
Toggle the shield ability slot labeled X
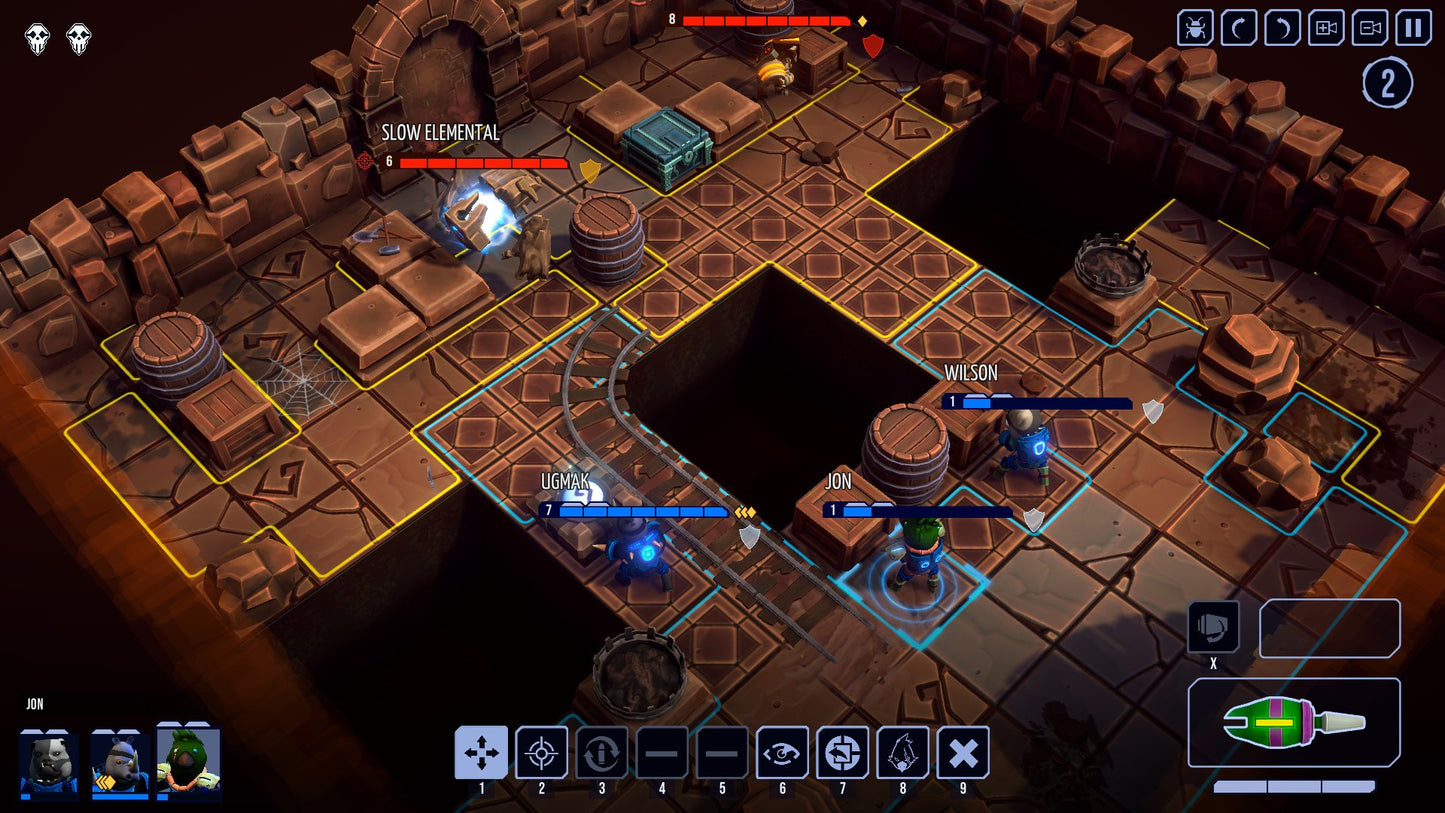1213,628
